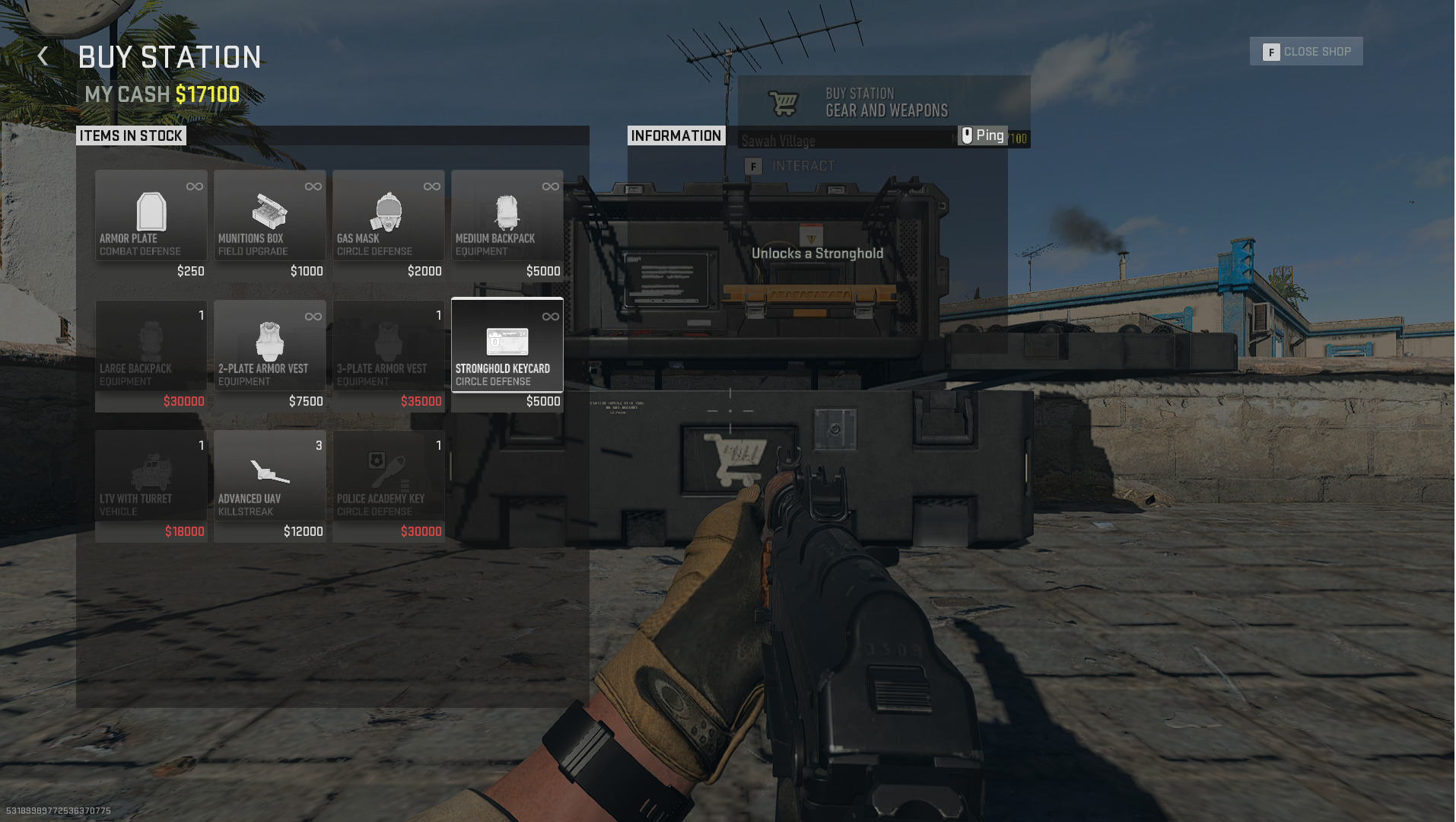Screen dimensions: 1456x822
Task: Open the Ping indicator control
Action: pos(984,135)
